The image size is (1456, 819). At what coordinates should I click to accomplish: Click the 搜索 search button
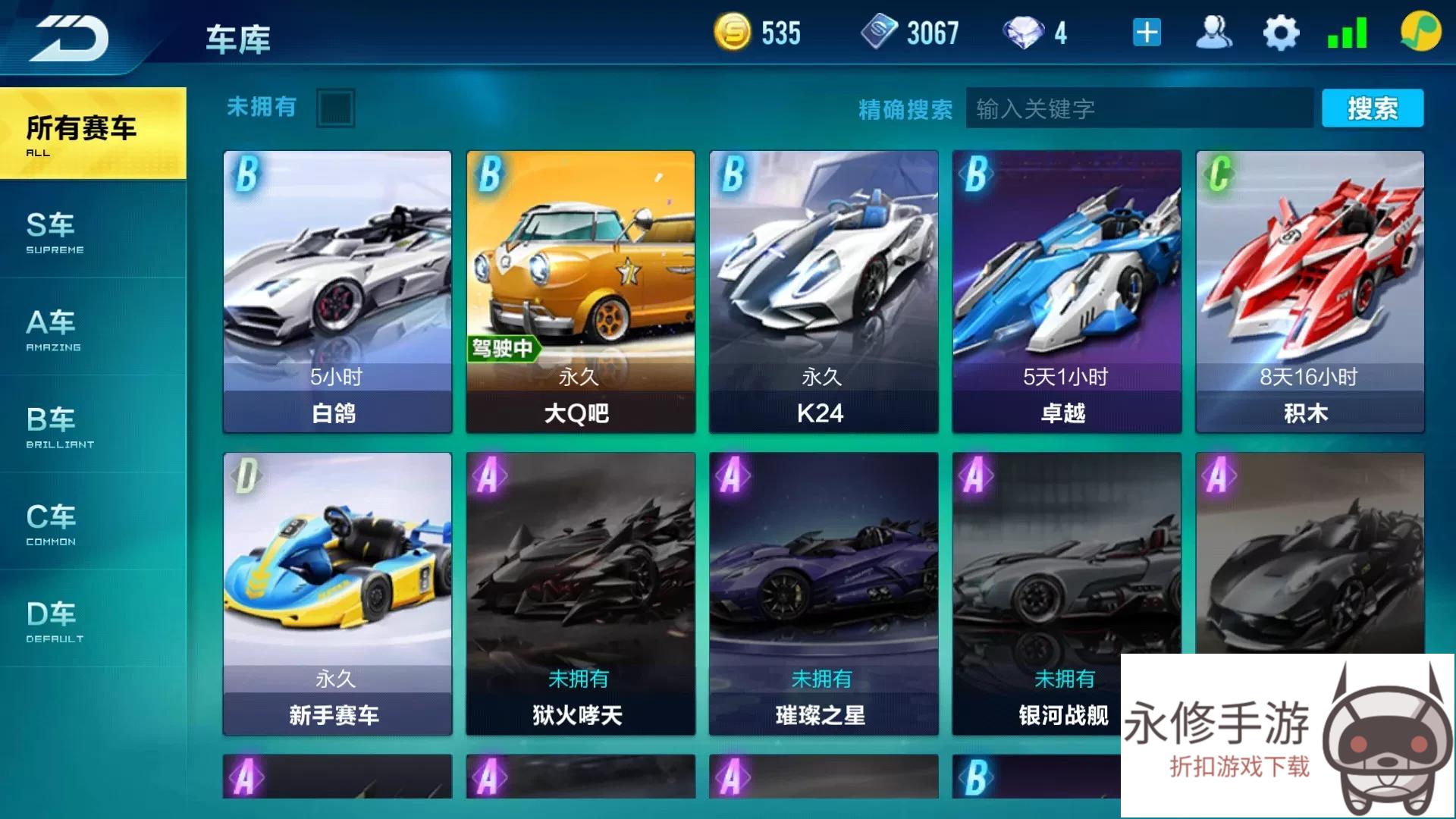(1372, 108)
